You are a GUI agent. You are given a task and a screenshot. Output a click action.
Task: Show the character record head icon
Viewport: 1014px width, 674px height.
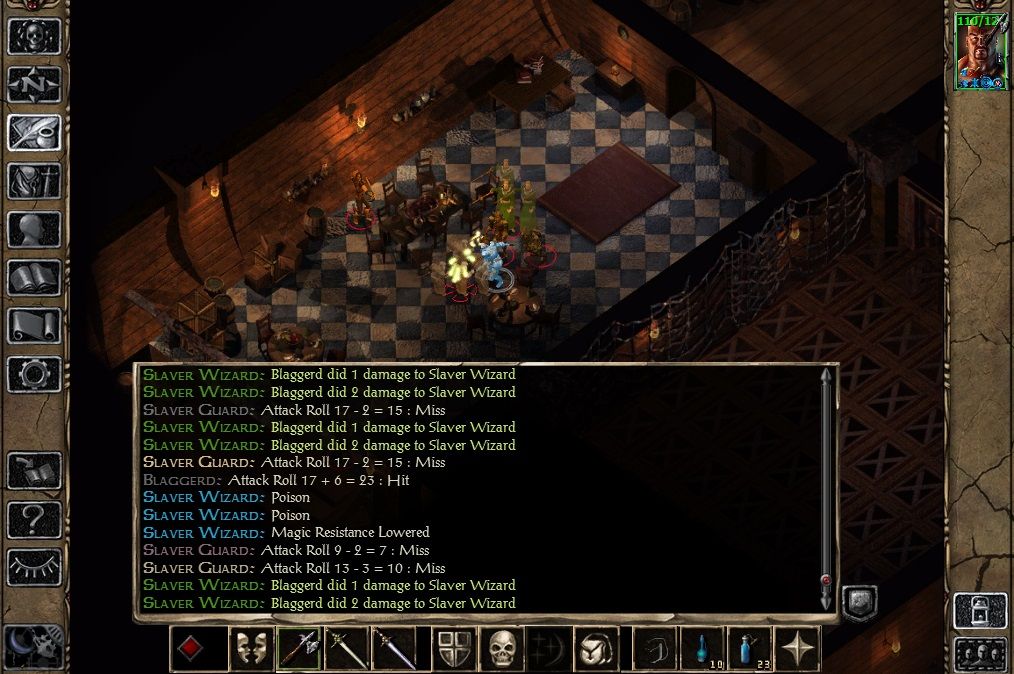(34, 229)
